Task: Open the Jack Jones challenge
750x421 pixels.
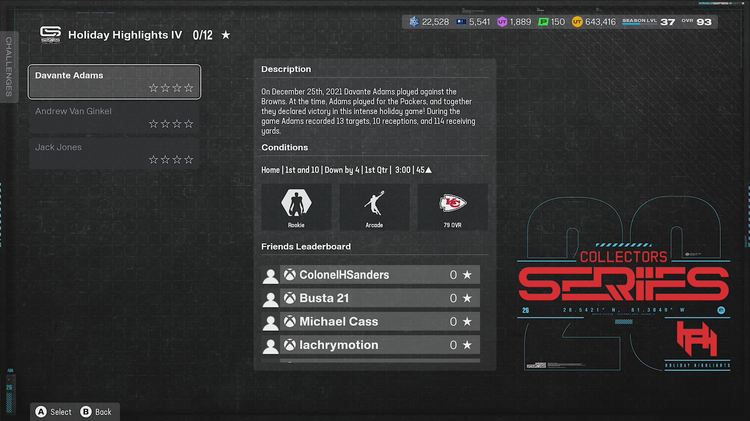Action: (114, 153)
